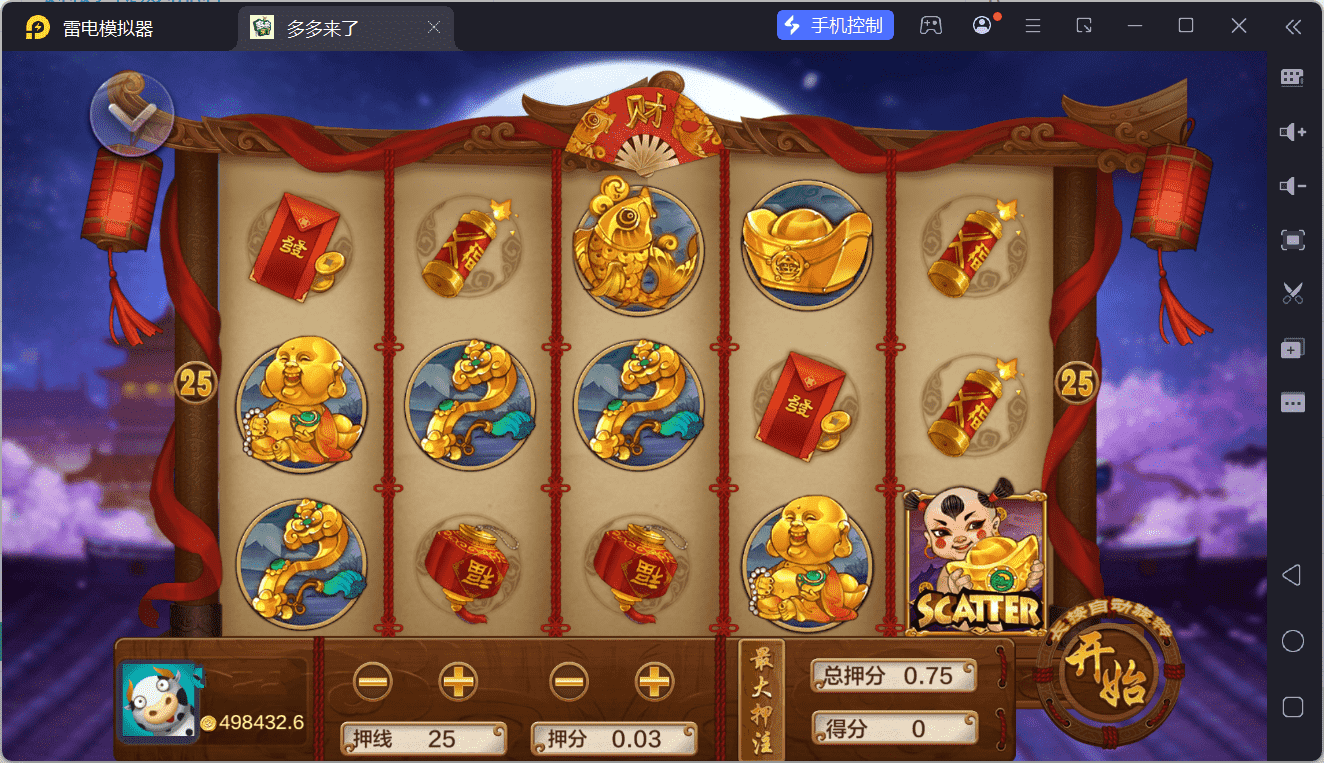
Task: Open the more functions (...) sidebar icon
Action: pyautogui.click(x=1293, y=402)
